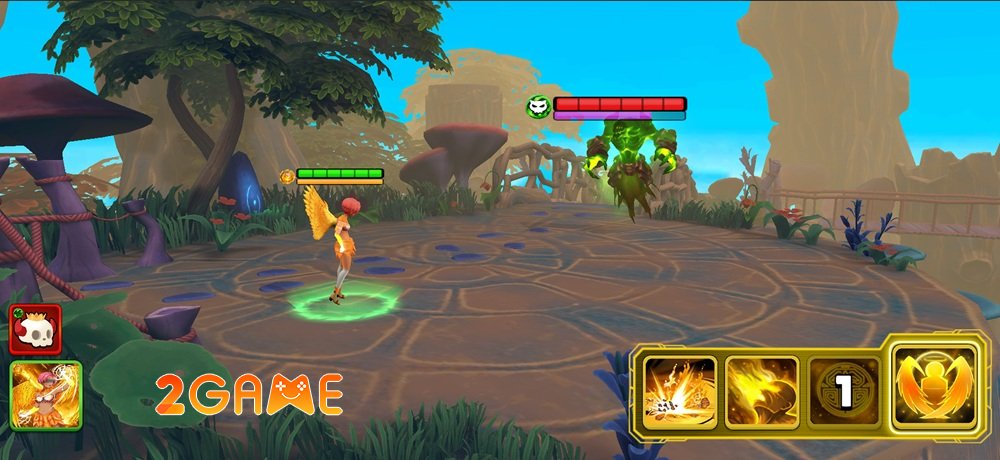Activate the ground explosion skill
This screenshot has width=1000, height=460.
(679, 393)
